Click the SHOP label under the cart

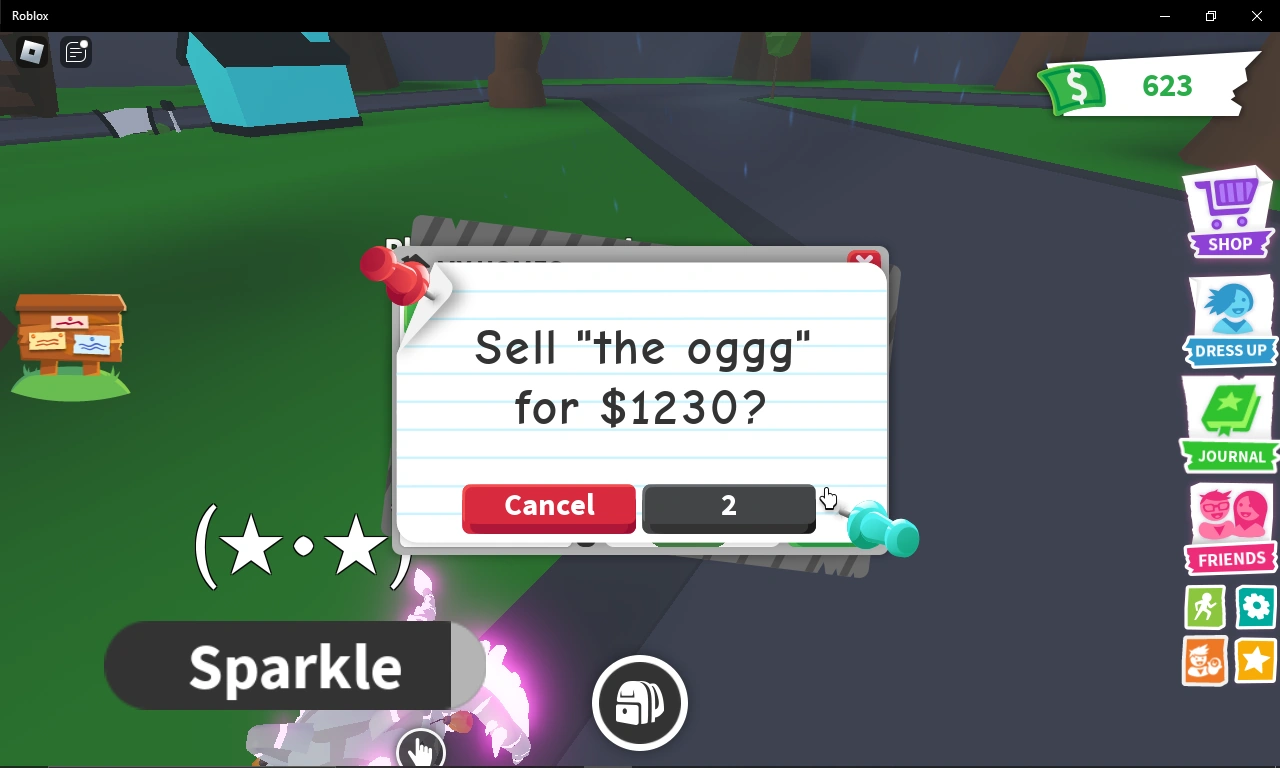coord(1229,244)
